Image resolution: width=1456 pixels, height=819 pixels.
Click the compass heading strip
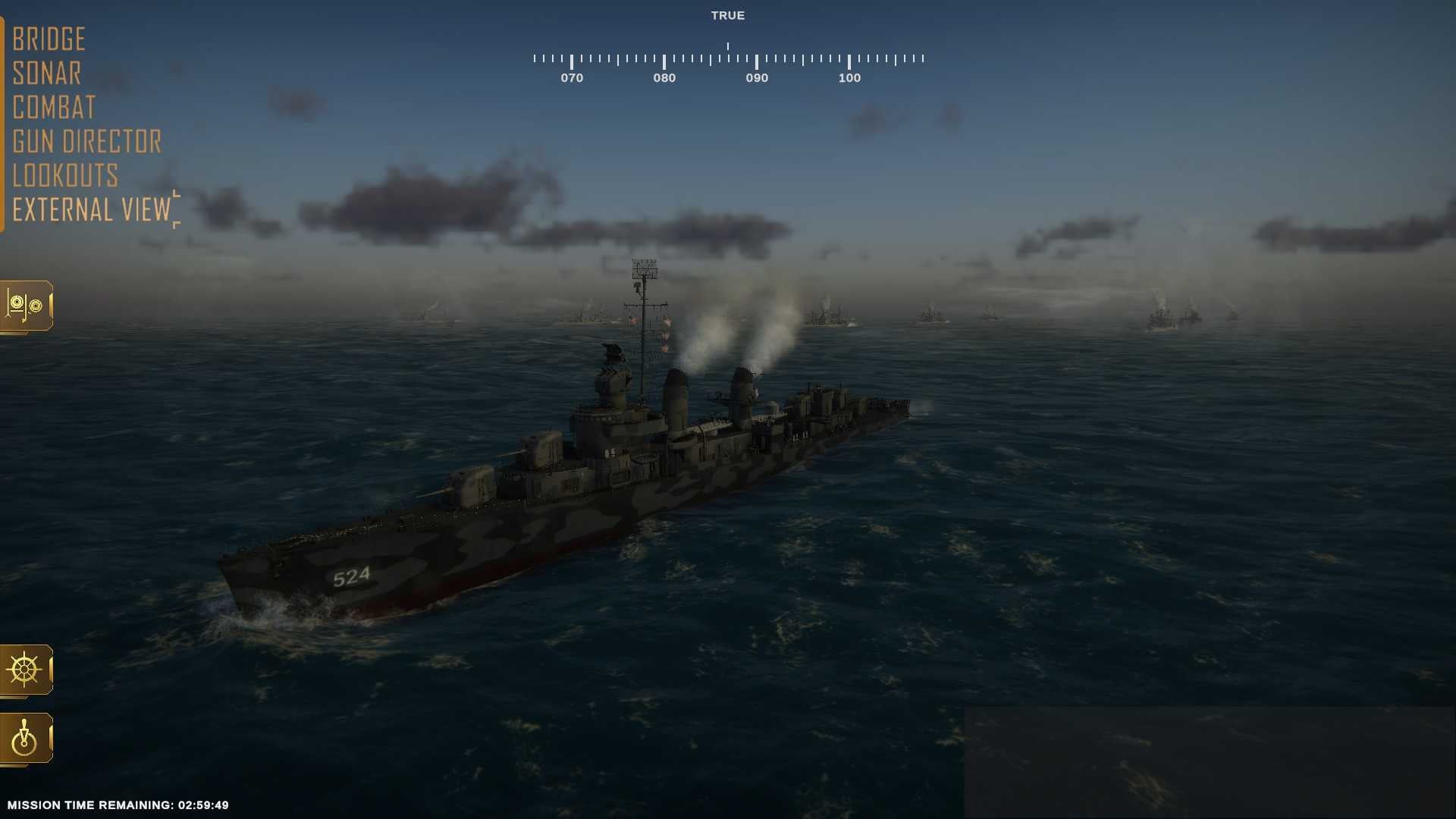point(728,57)
